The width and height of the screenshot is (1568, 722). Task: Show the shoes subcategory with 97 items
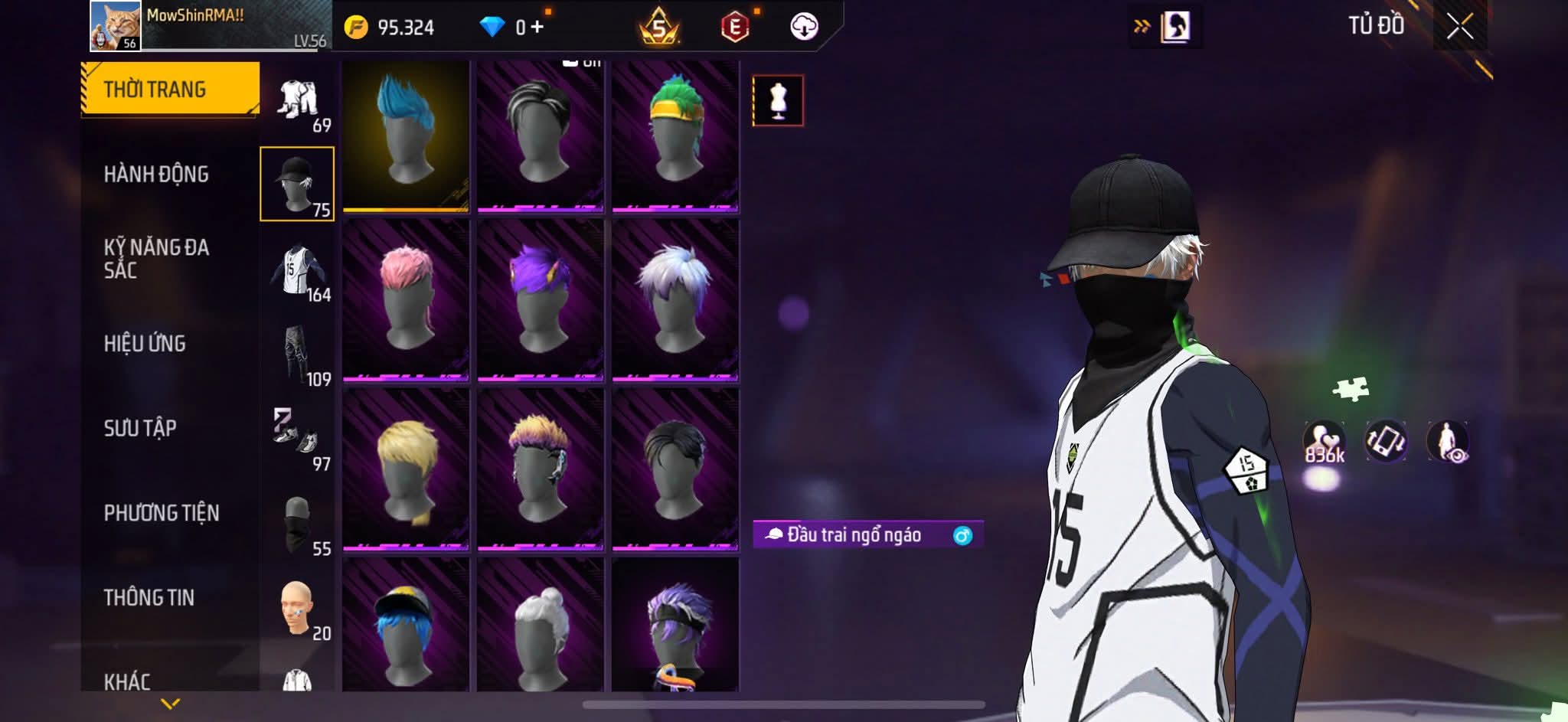[297, 440]
